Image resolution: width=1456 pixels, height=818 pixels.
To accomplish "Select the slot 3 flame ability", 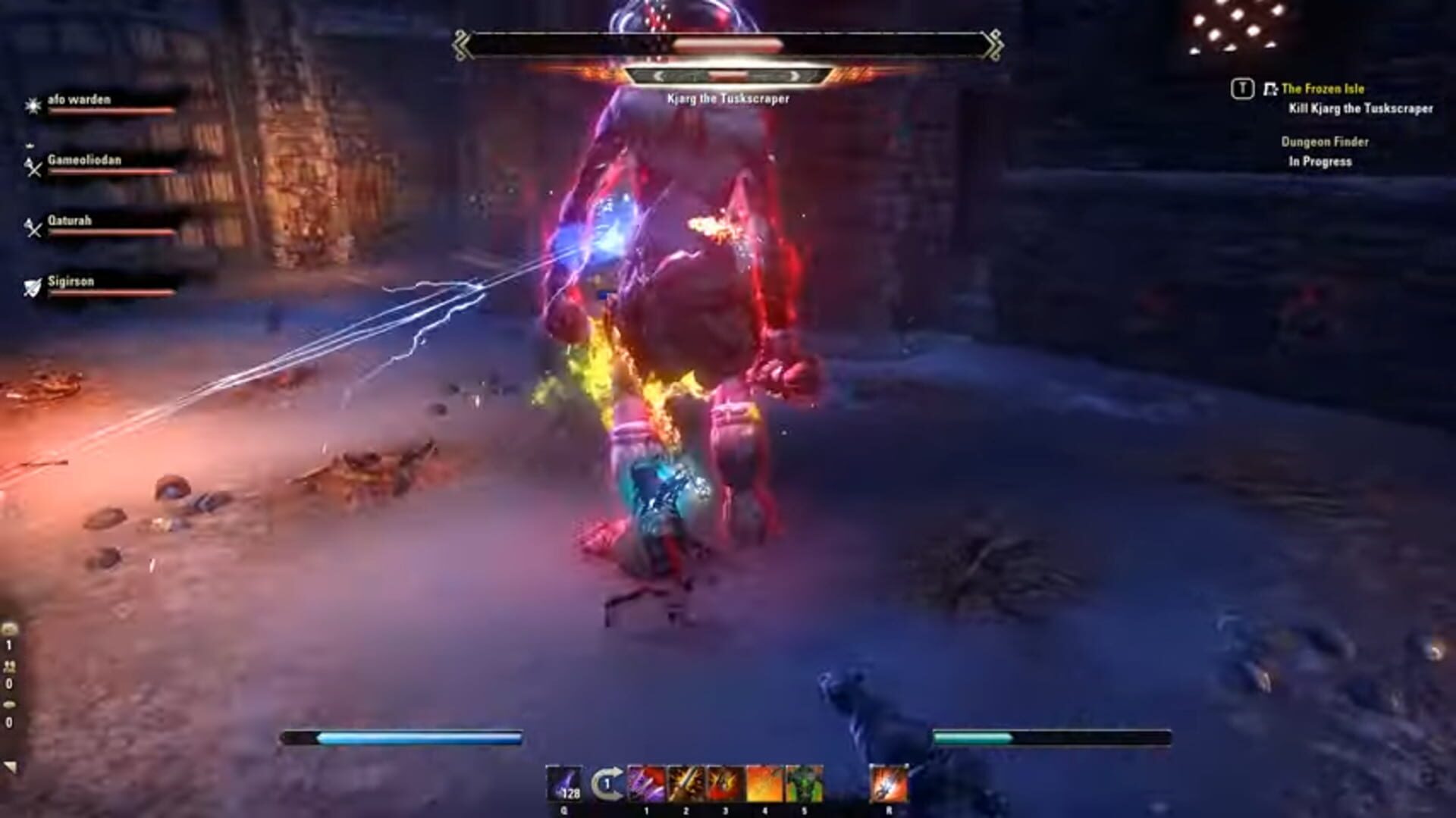I will (725, 783).
